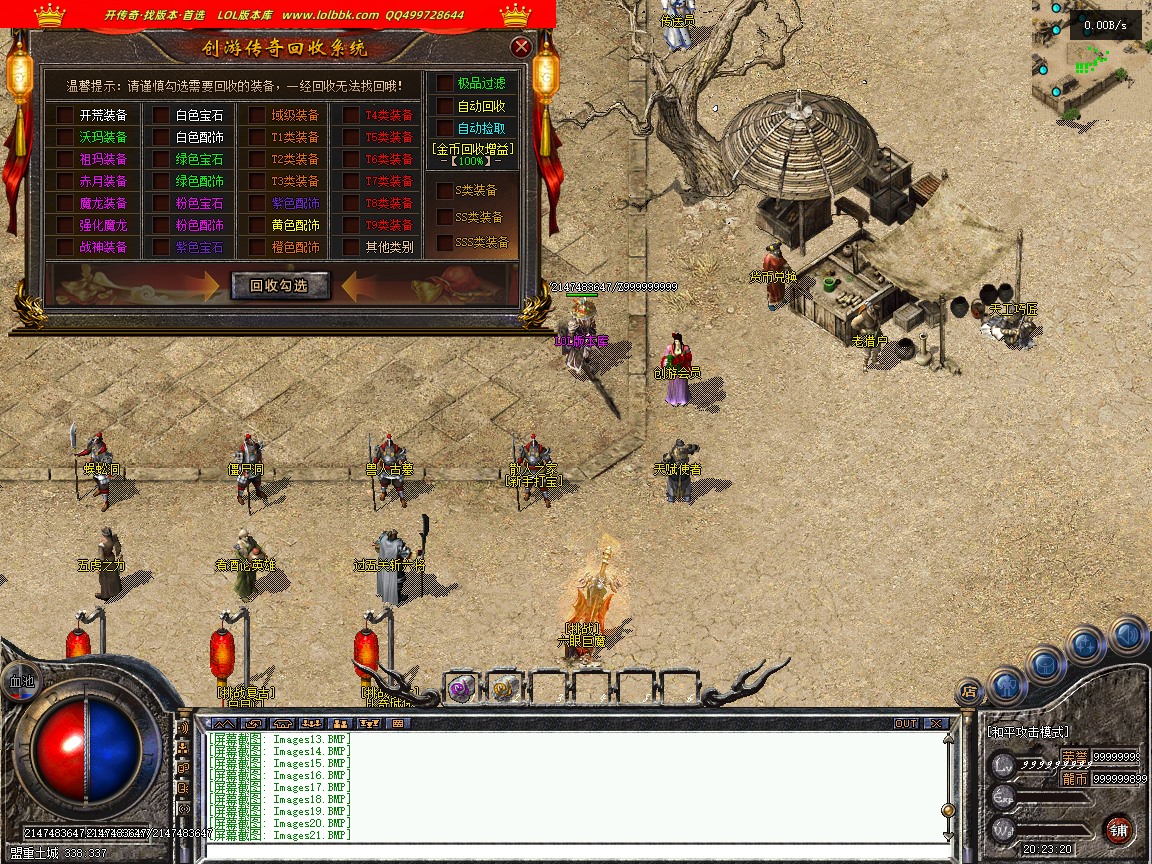
Task: Check the 沃玛装备 recycle option
Action: click(65, 137)
